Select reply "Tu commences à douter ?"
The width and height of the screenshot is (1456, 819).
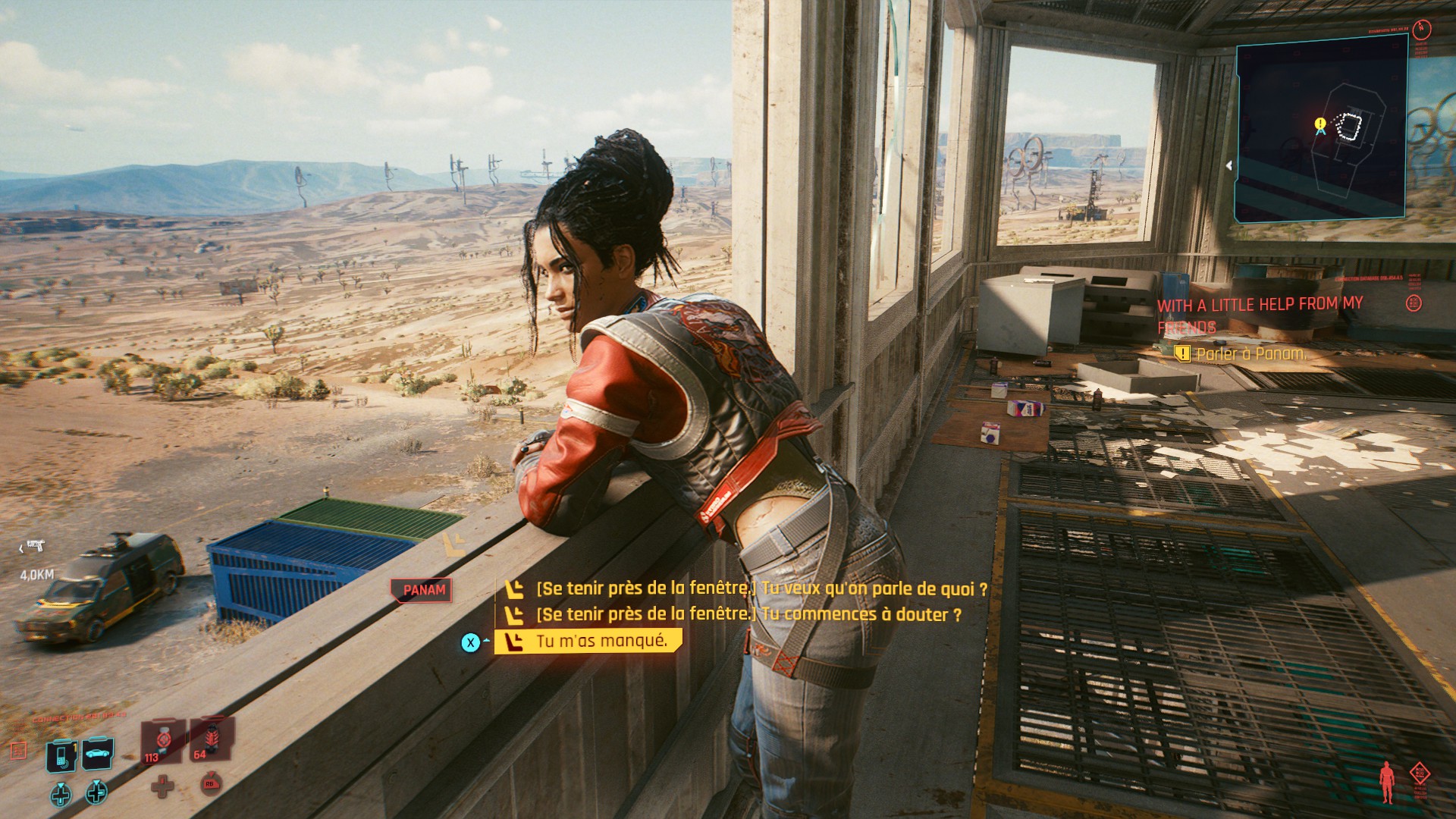click(748, 614)
